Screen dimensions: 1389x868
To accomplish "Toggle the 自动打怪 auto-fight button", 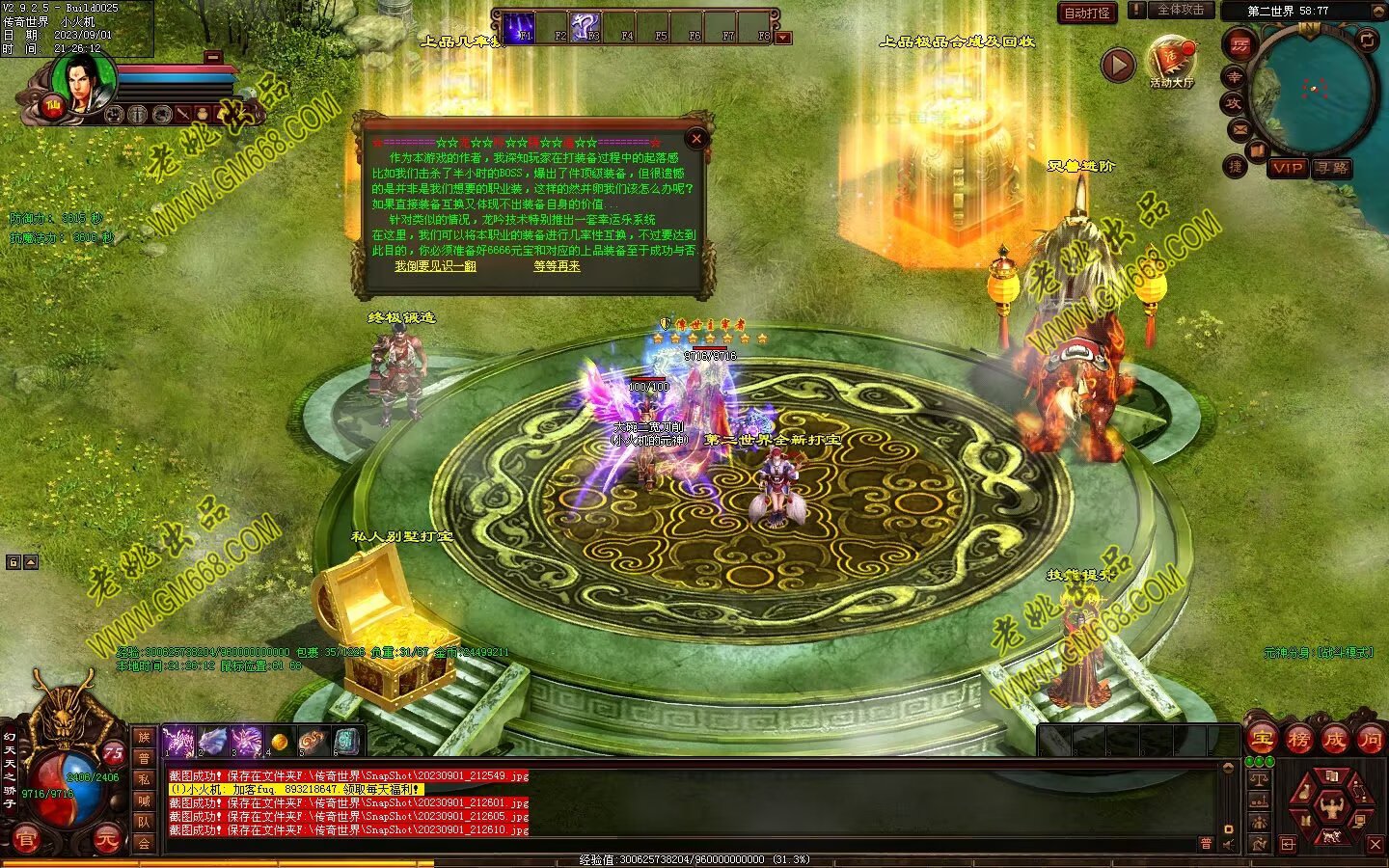I will point(1087,13).
